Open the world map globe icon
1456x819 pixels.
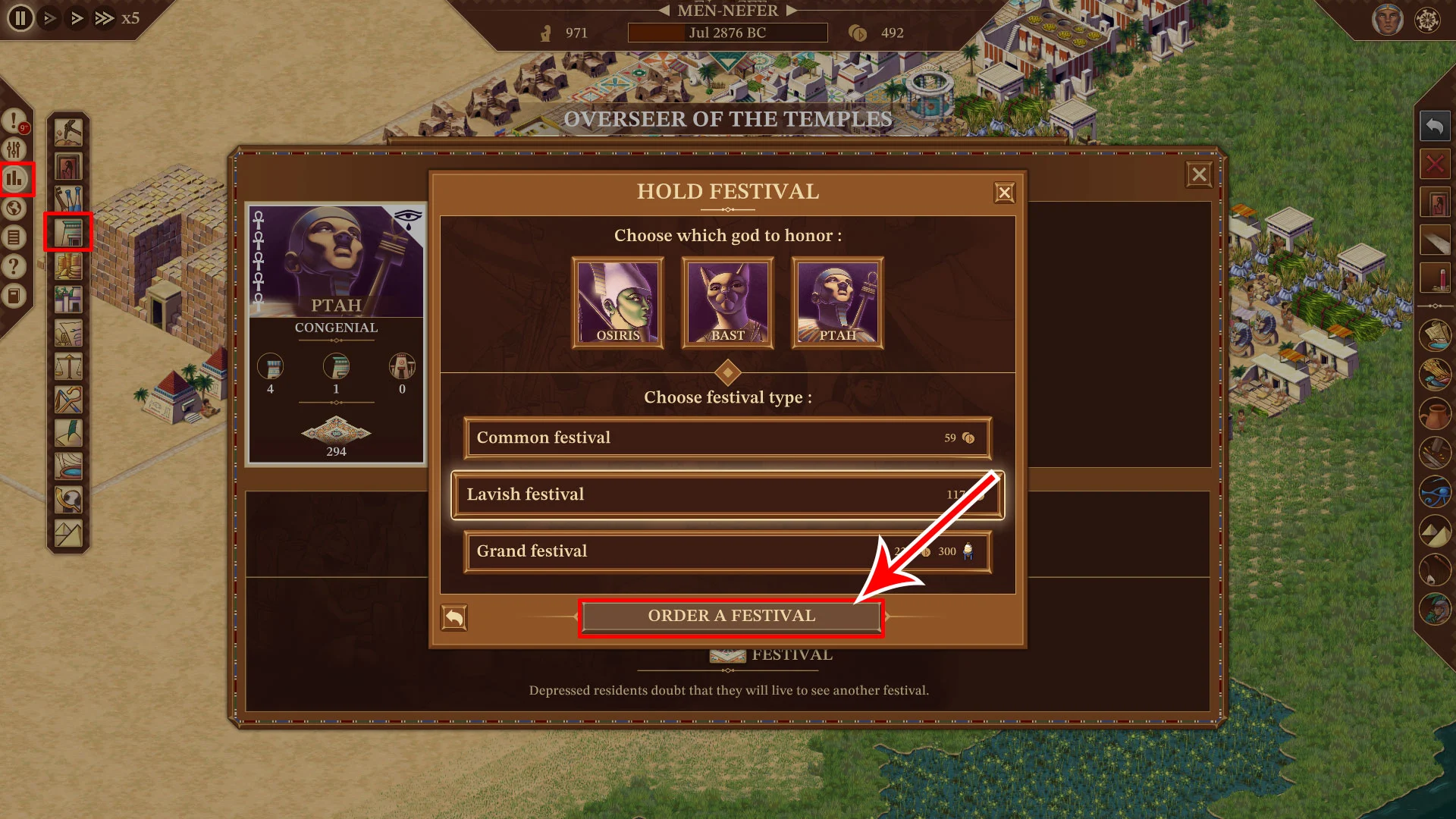14,209
